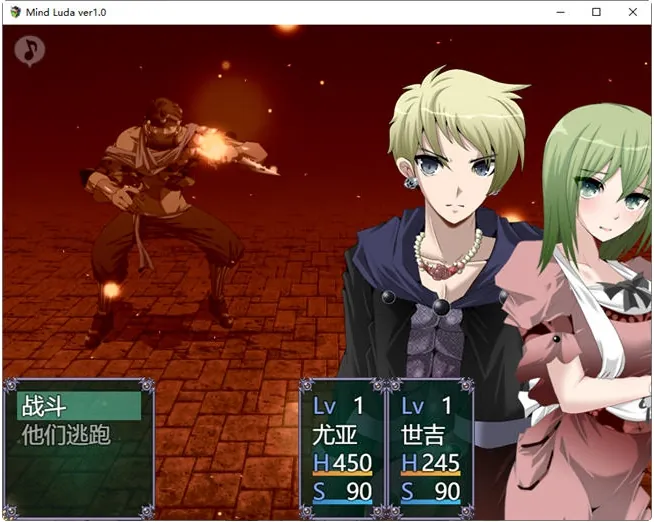Select 尤亚's party status panel
Viewport: 654px width, 522px height.
tap(342, 447)
